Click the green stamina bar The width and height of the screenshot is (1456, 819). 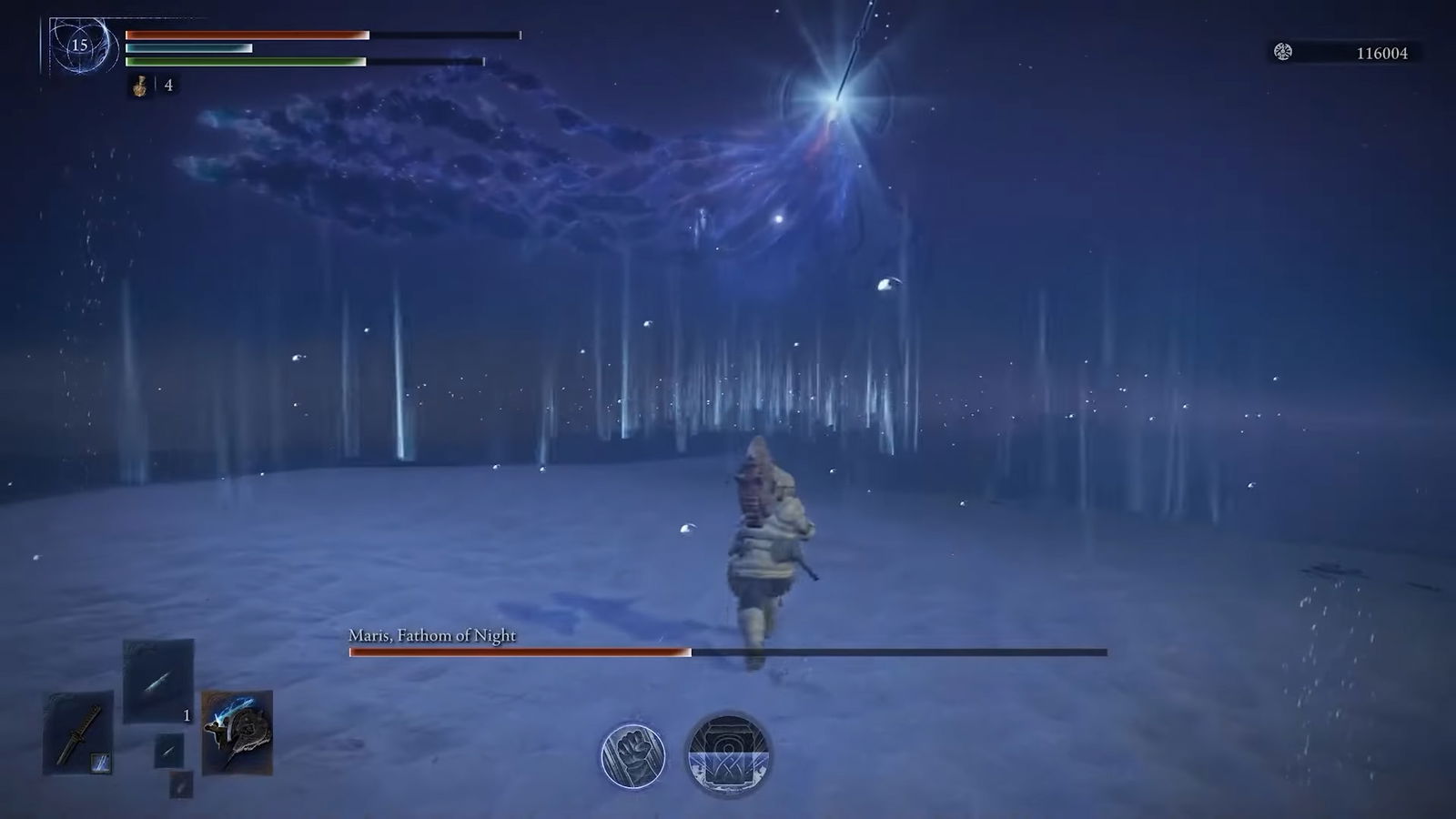(246, 62)
